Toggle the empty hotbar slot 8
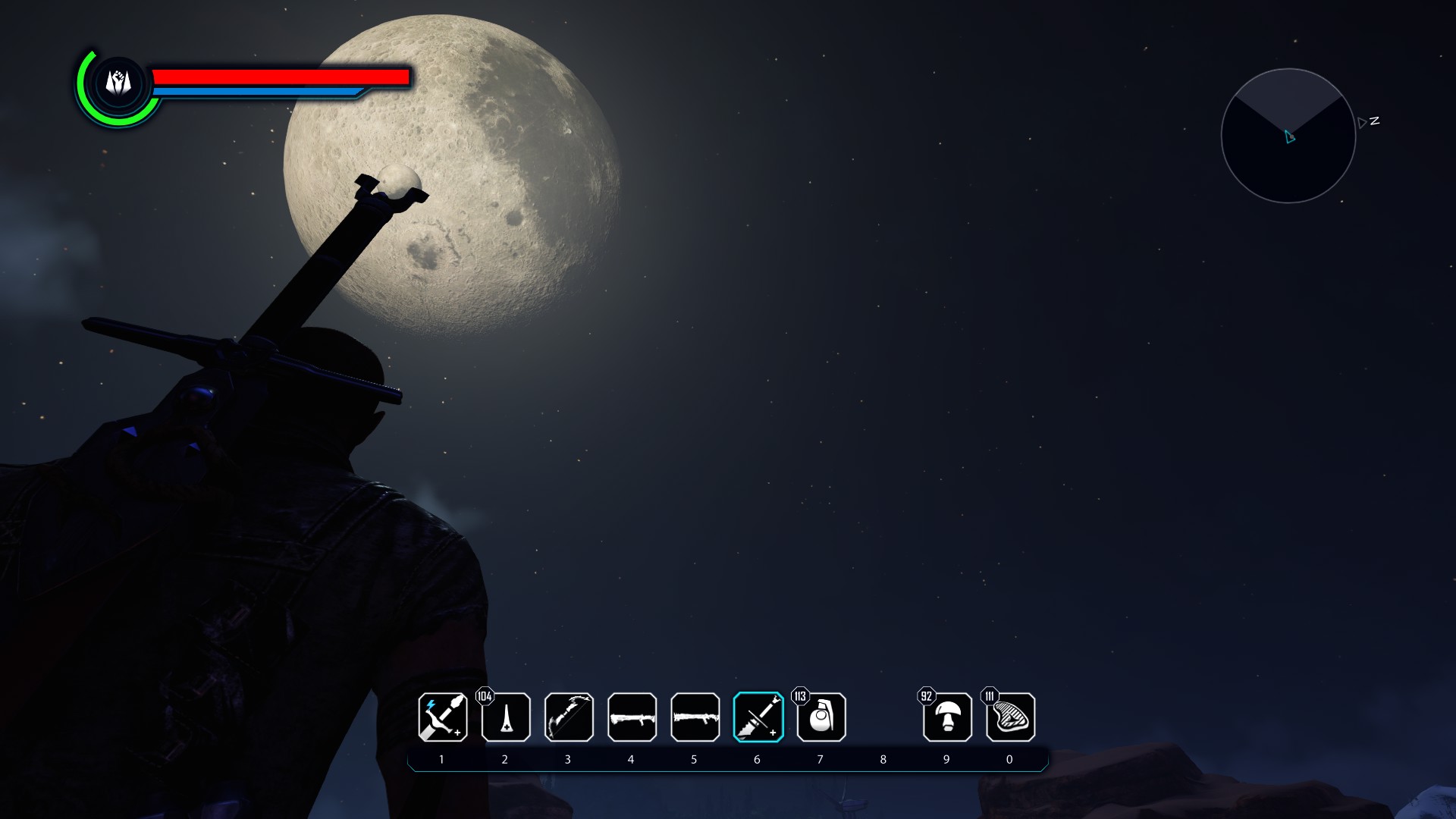Image resolution: width=1456 pixels, height=819 pixels. coord(883,718)
